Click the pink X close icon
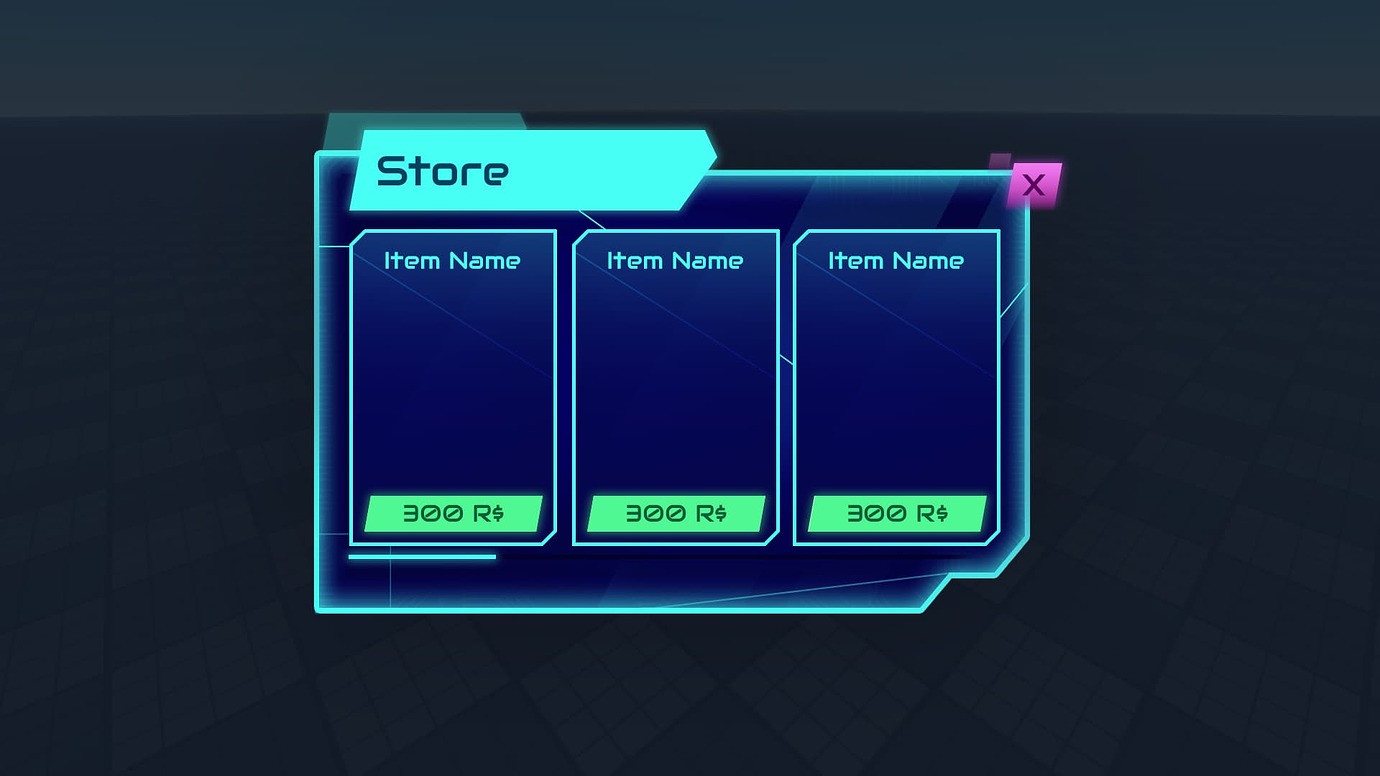Screen dimensions: 1380x776 pyautogui.click(x=1033, y=185)
